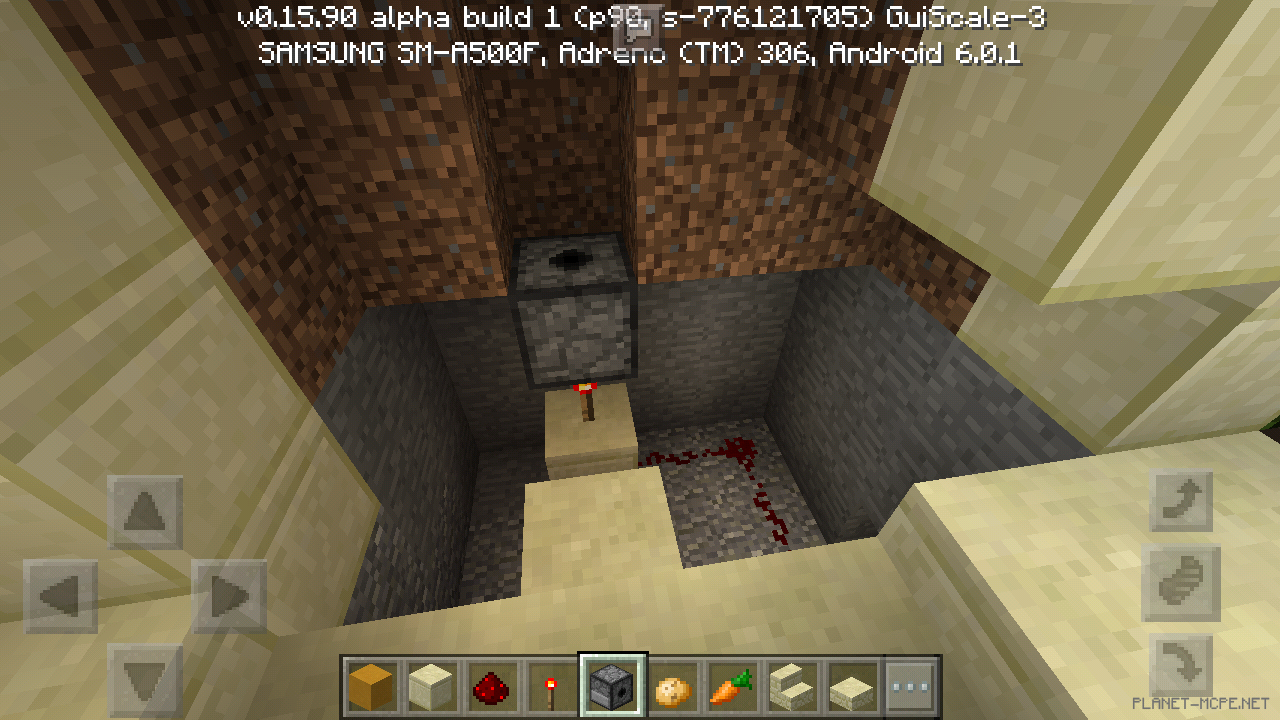Select the smooth sandstone block slot

(x=431, y=686)
